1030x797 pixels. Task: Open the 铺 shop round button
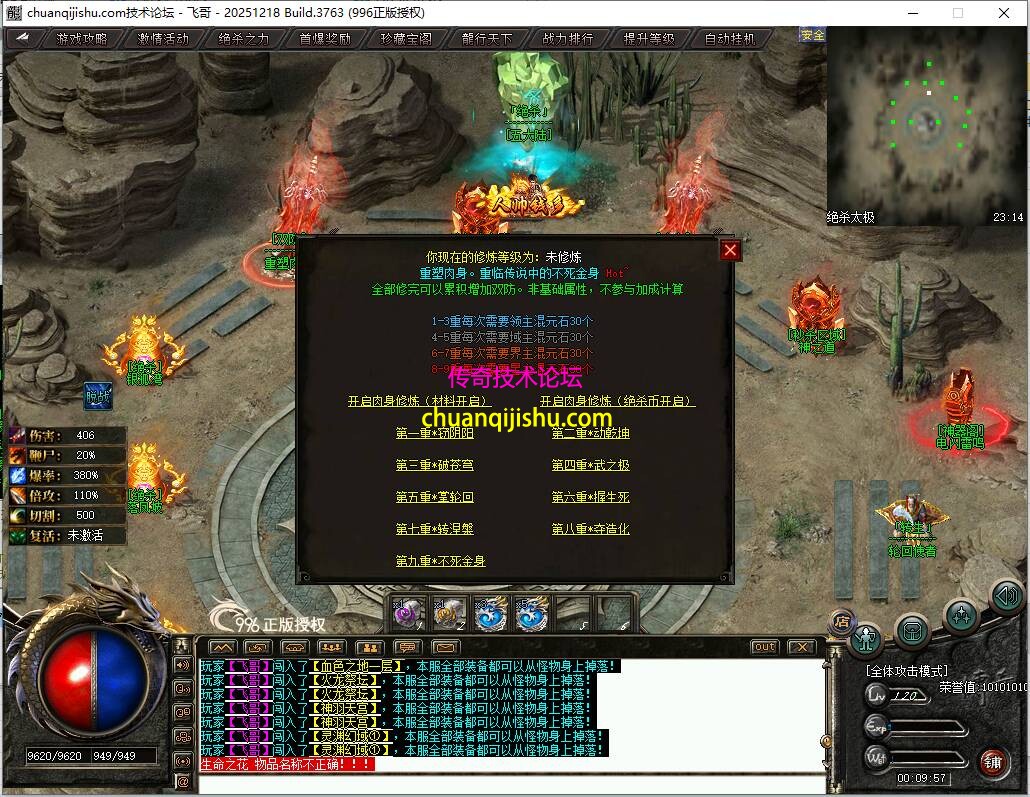[992, 762]
